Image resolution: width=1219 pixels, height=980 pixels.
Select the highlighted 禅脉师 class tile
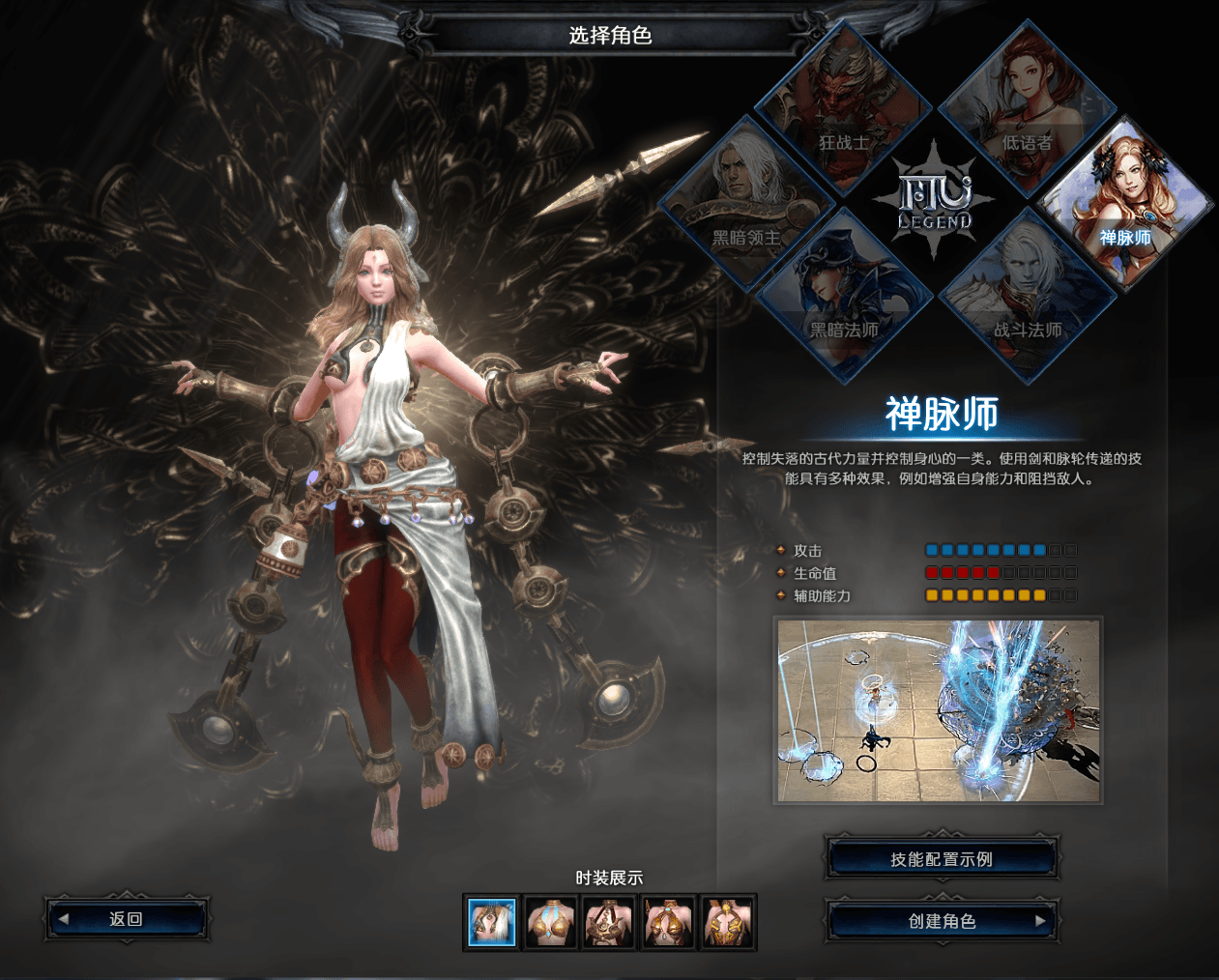tap(1124, 205)
